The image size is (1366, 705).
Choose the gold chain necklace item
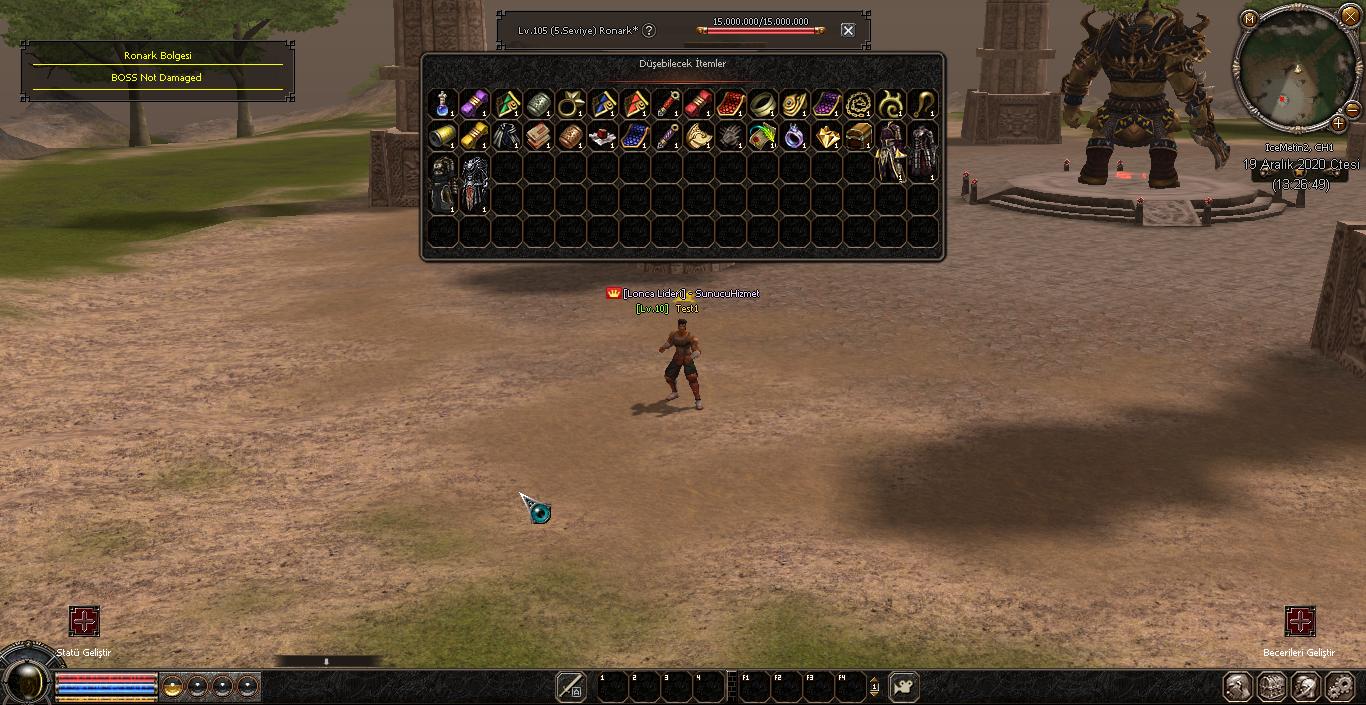click(859, 104)
